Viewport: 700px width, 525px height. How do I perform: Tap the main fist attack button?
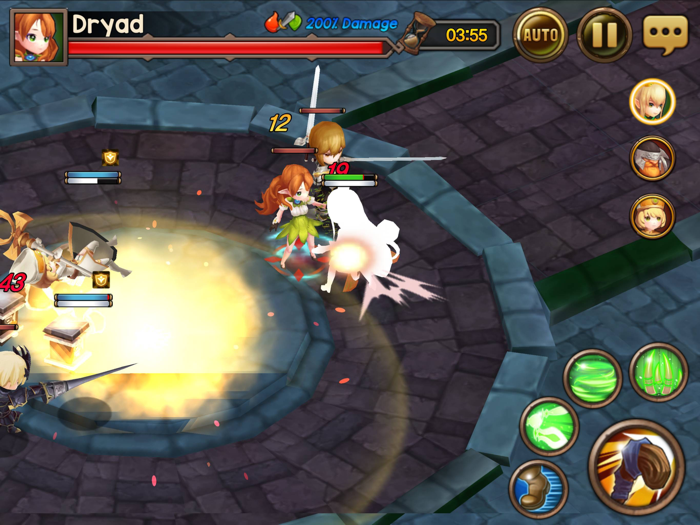tap(635, 465)
